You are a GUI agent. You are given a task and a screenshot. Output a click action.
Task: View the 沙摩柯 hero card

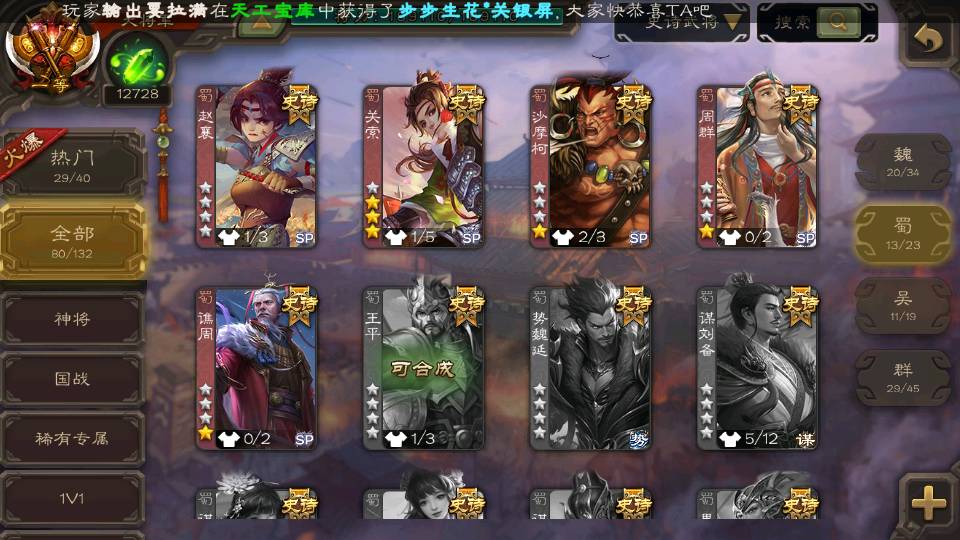(590, 166)
